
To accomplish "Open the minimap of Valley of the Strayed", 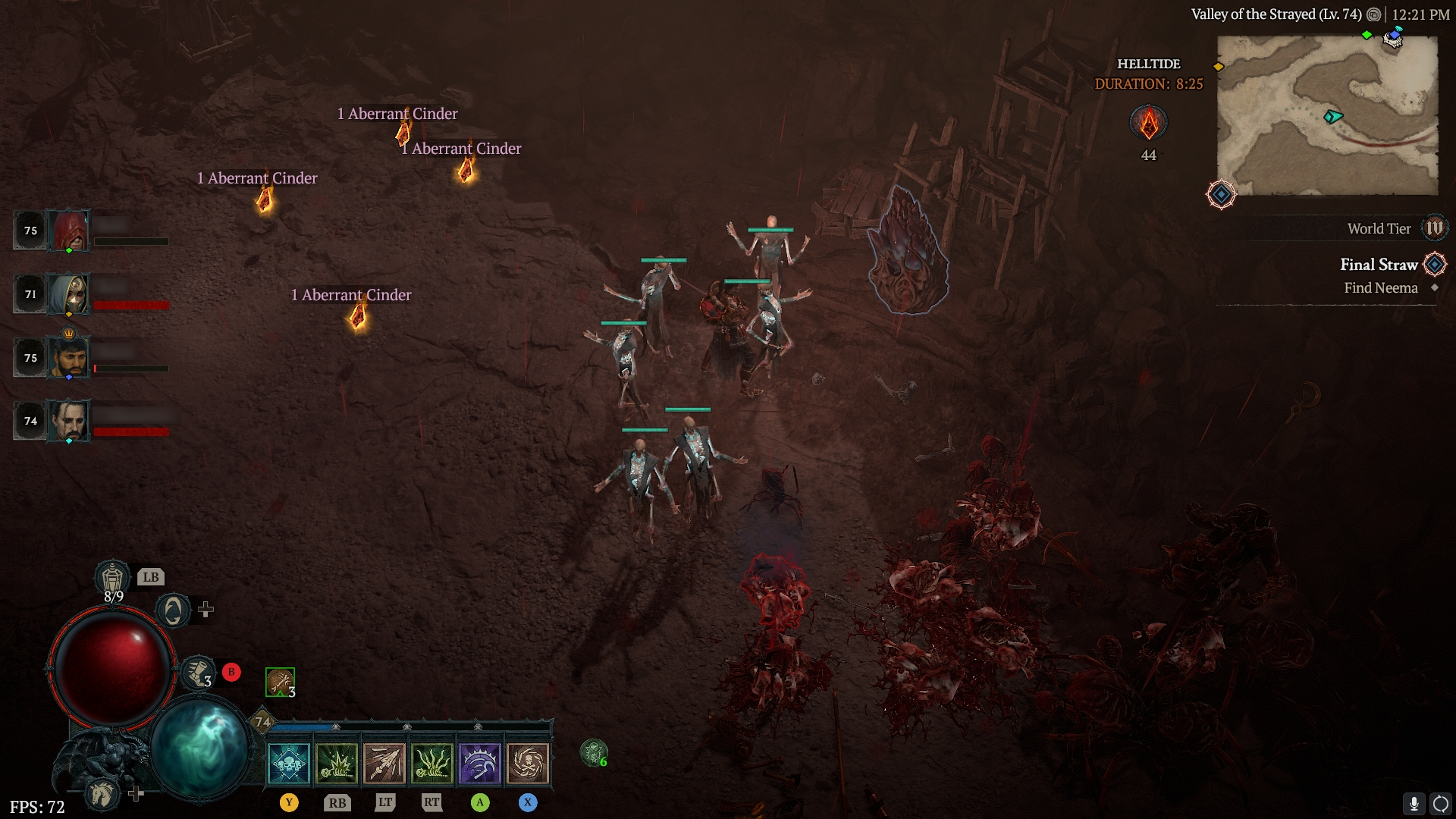I will coord(1327,115).
